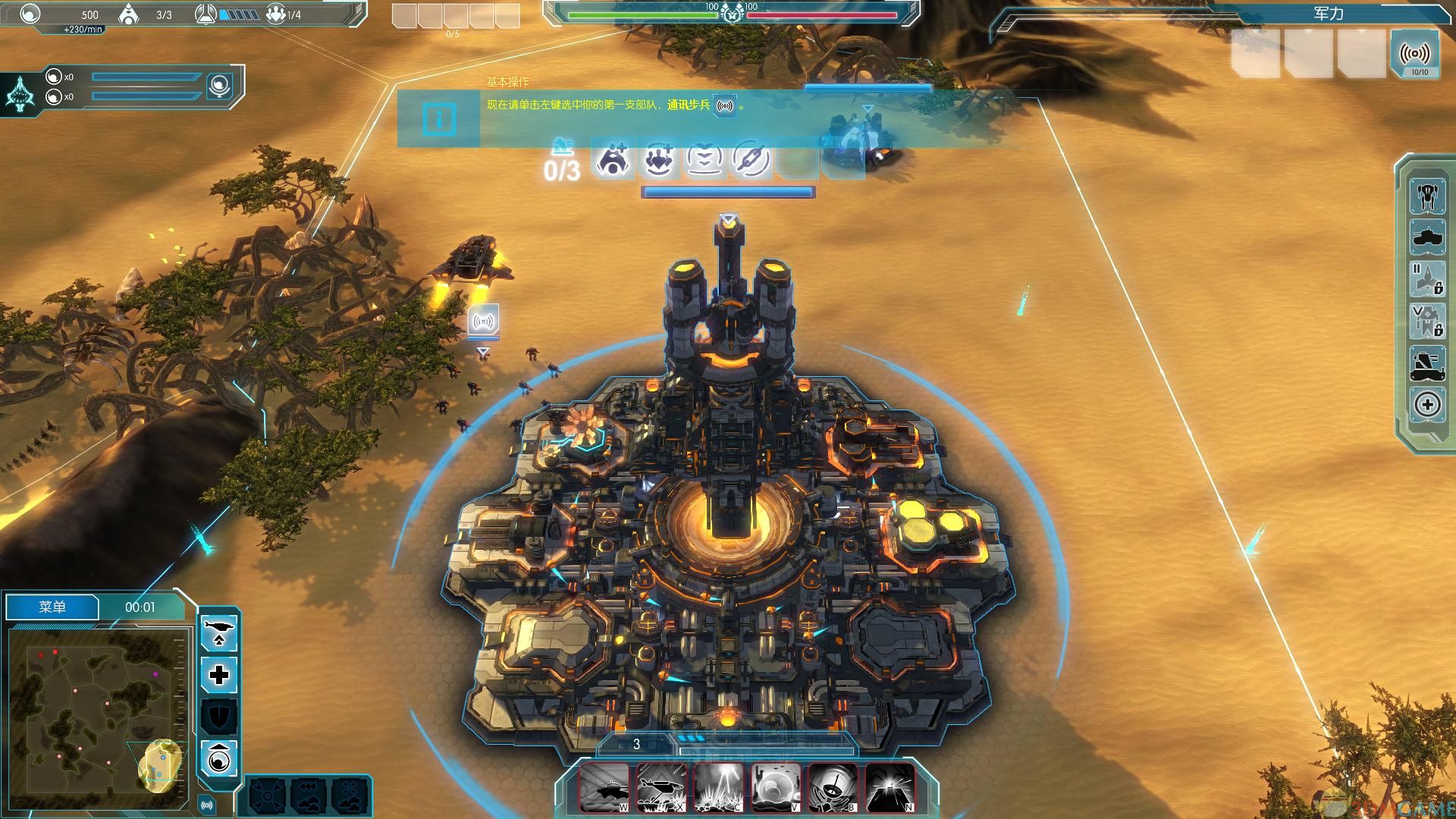Select the signal infantry unit marker beside the base
The width and height of the screenshot is (1456, 819).
pyautogui.click(x=483, y=322)
